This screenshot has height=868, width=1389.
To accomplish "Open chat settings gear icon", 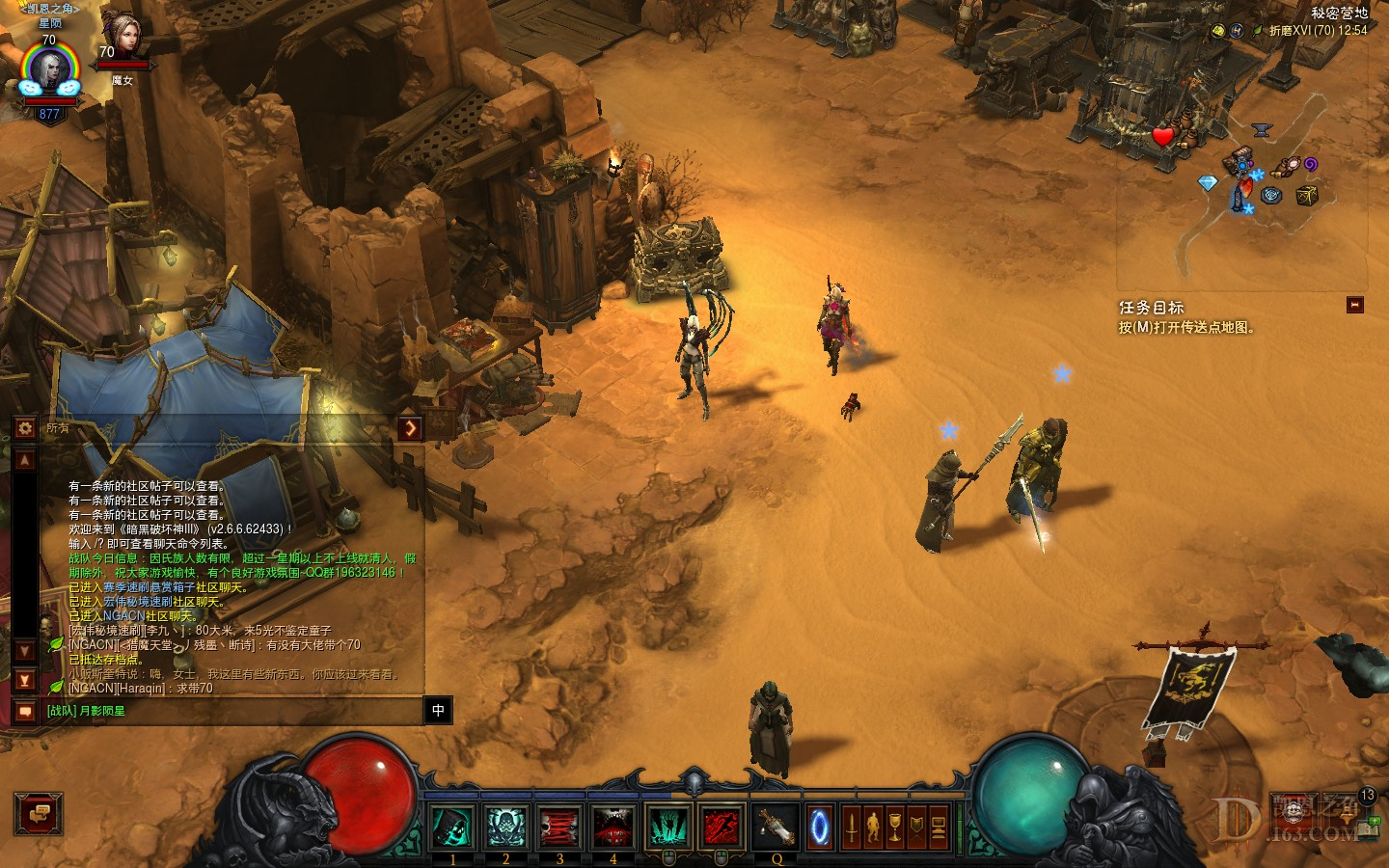I will click(25, 428).
